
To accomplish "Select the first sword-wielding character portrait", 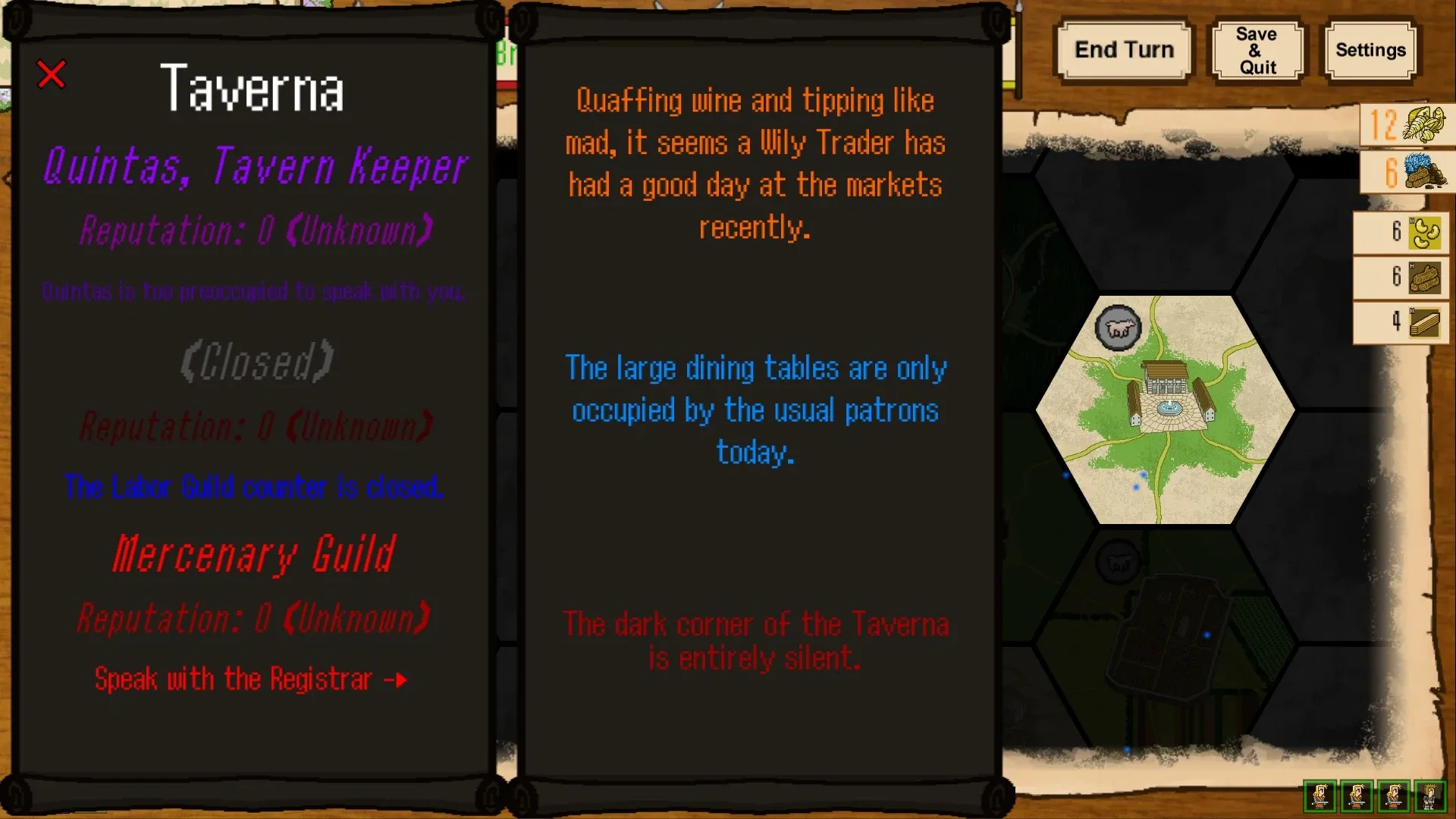I will [1319, 796].
